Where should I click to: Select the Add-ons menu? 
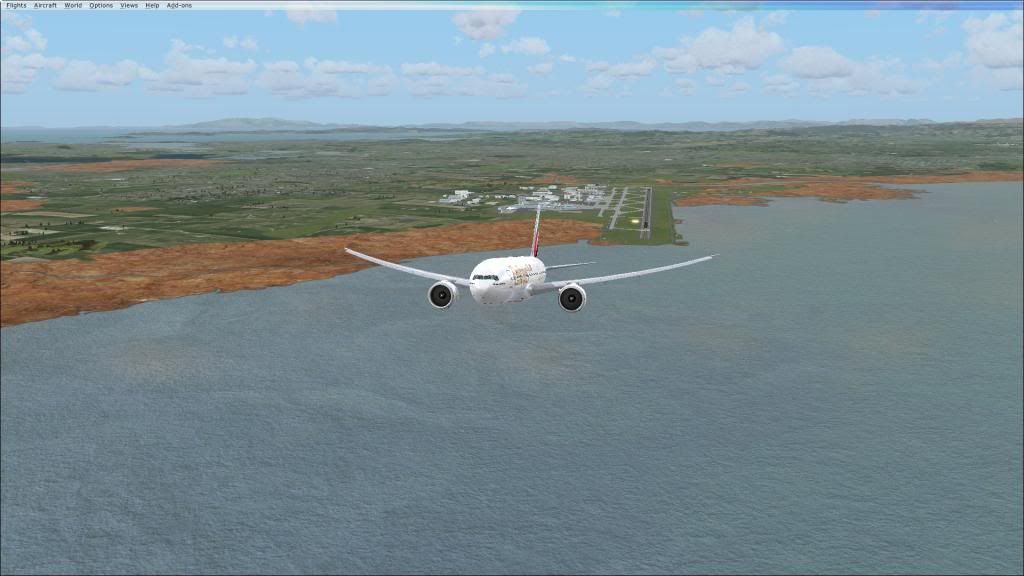[179, 5]
